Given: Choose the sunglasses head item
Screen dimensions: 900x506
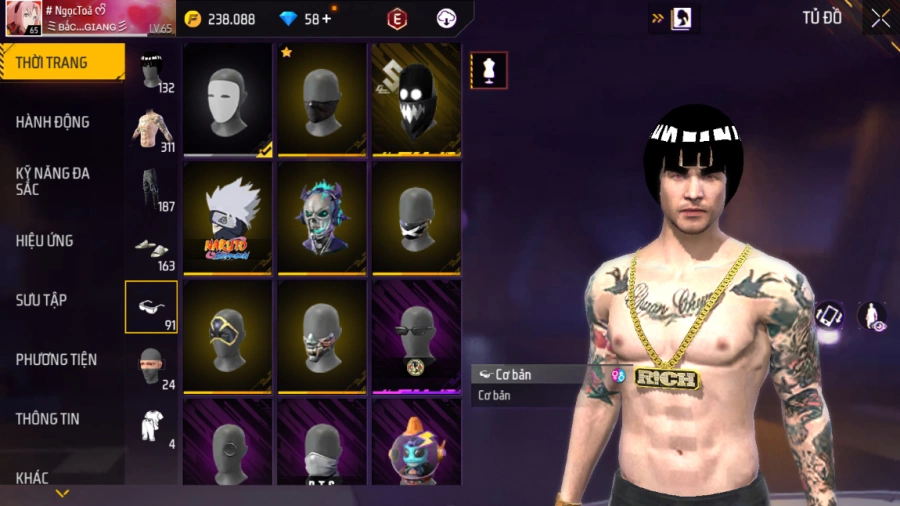Looking at the screenshot, I should coord(416,336).
